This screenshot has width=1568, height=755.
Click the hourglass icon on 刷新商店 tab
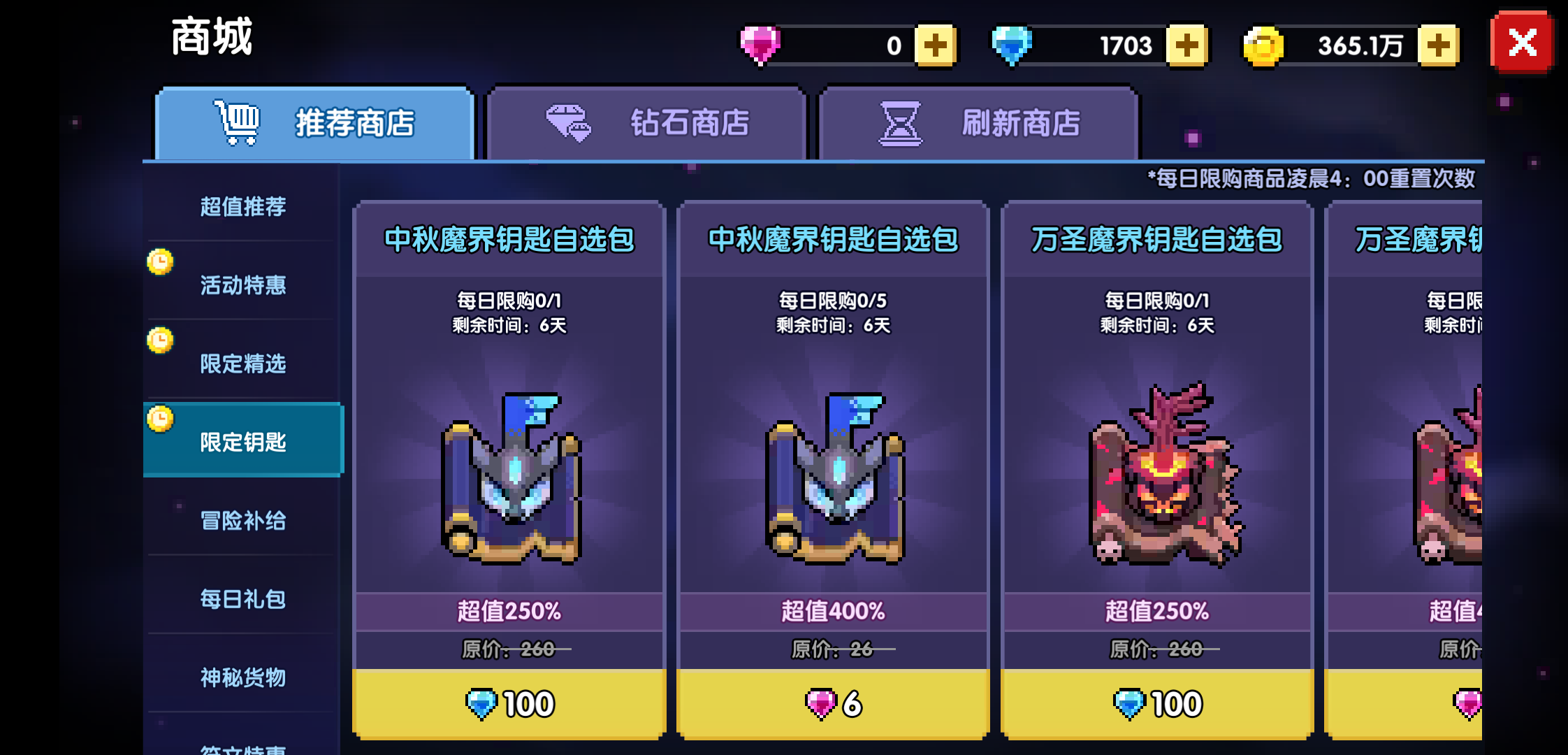tap(900, 123)
